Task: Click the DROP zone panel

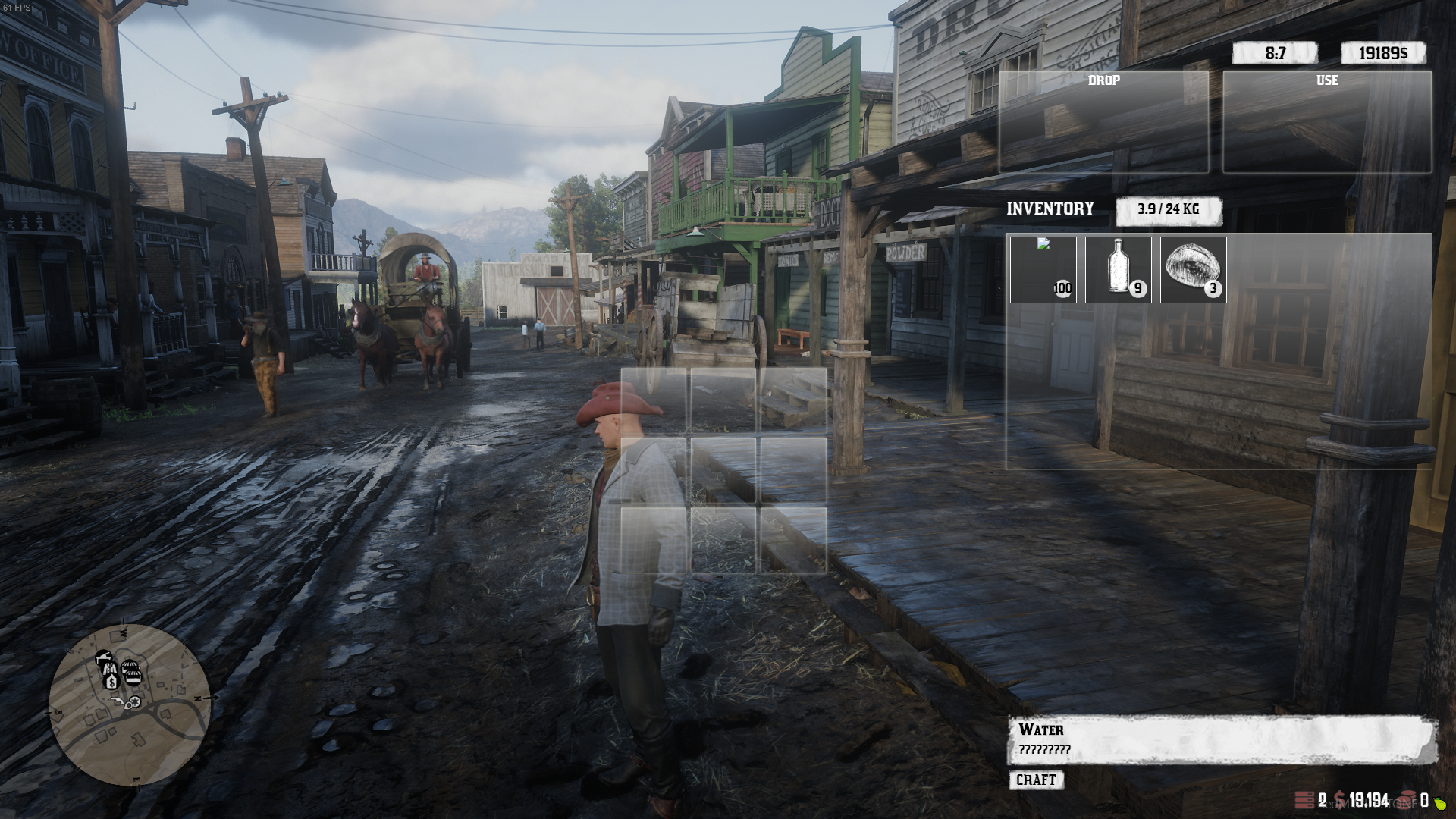Action: [x=1103, y=122]
